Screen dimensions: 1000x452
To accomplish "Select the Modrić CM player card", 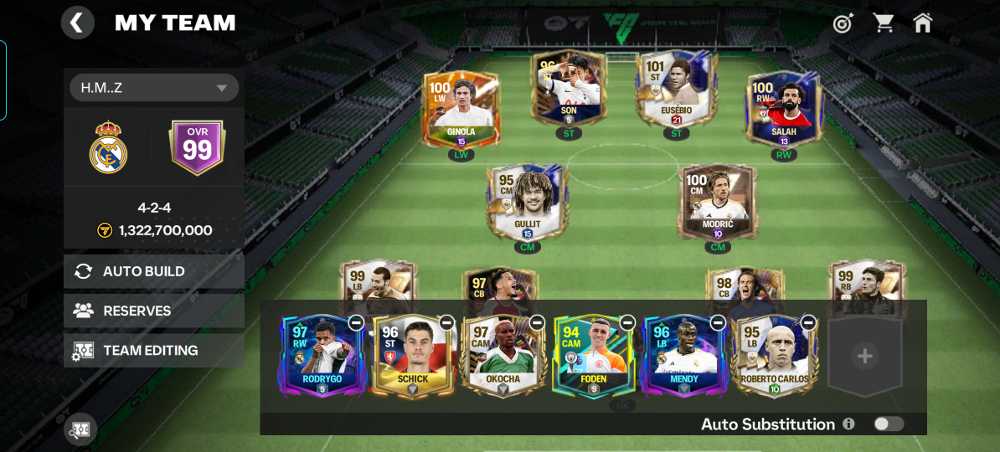I will 717,205.
